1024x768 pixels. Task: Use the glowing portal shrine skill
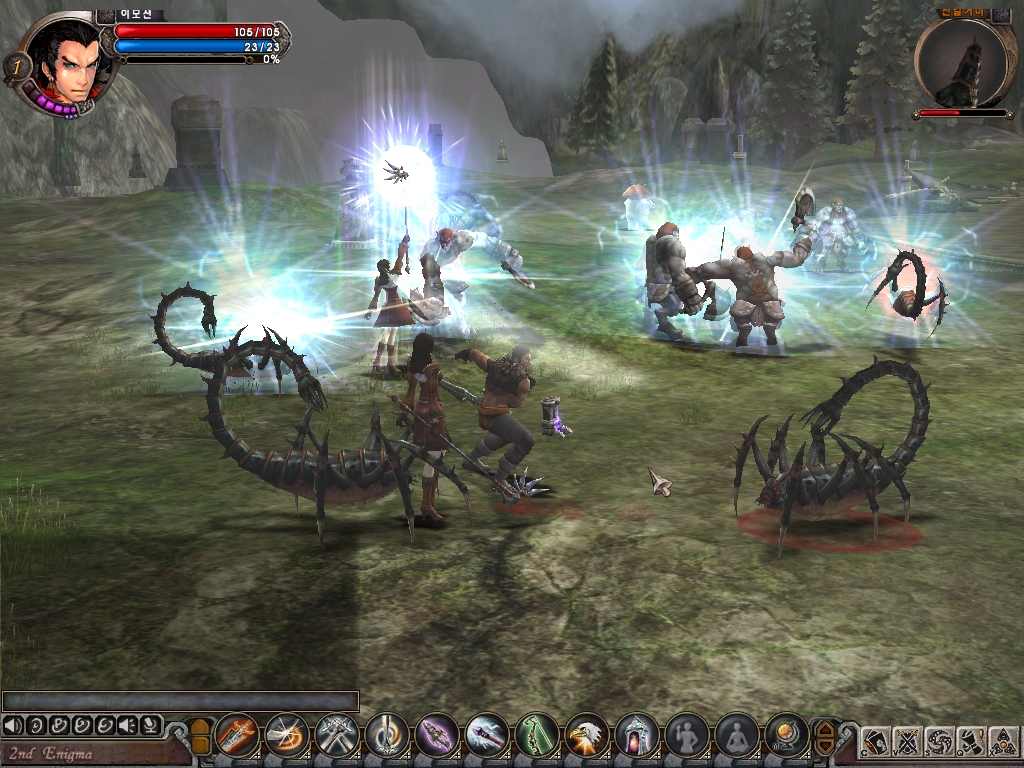pyautogui.click(x=637, y=737)
